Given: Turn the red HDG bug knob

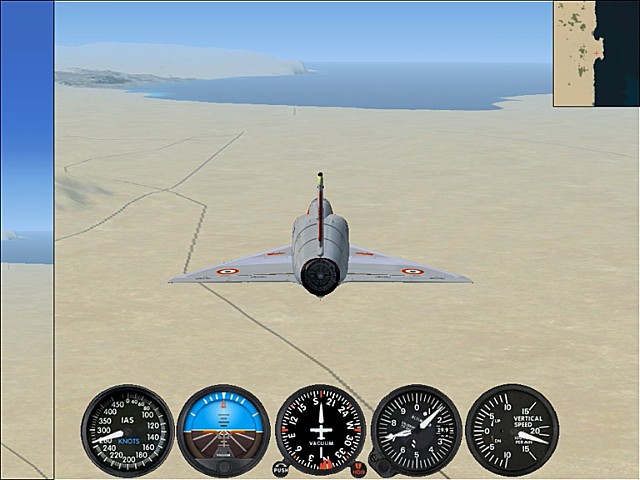Looking at the screenshot, I should pyautogui.click(x=358, y=469).
